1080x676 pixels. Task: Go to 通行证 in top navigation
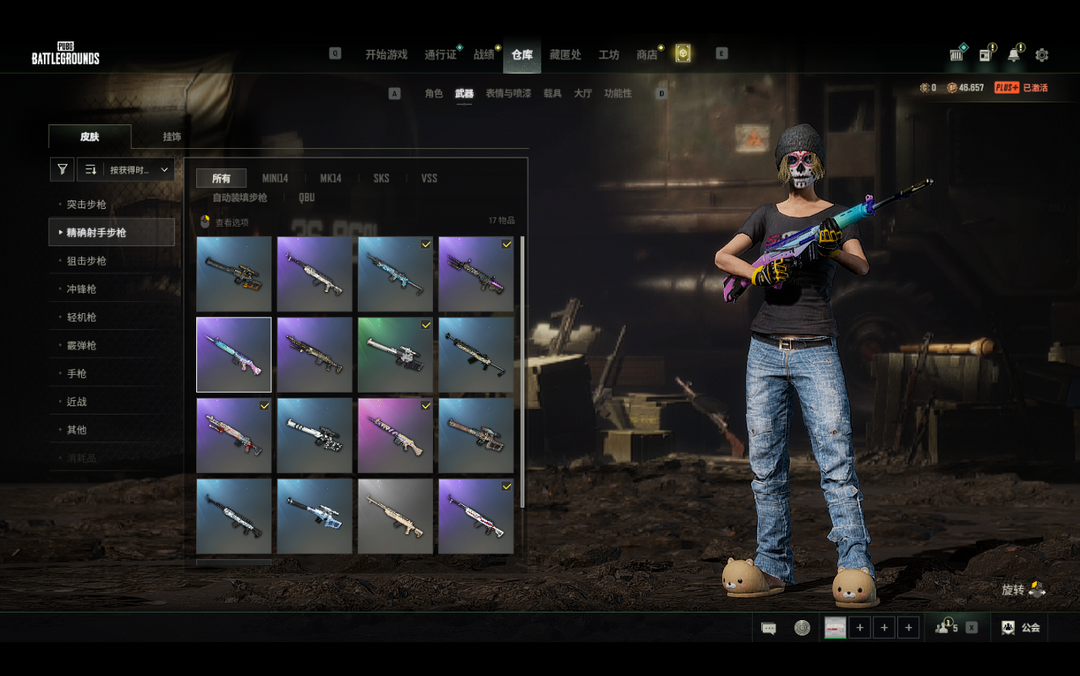[x=440, y=55]
